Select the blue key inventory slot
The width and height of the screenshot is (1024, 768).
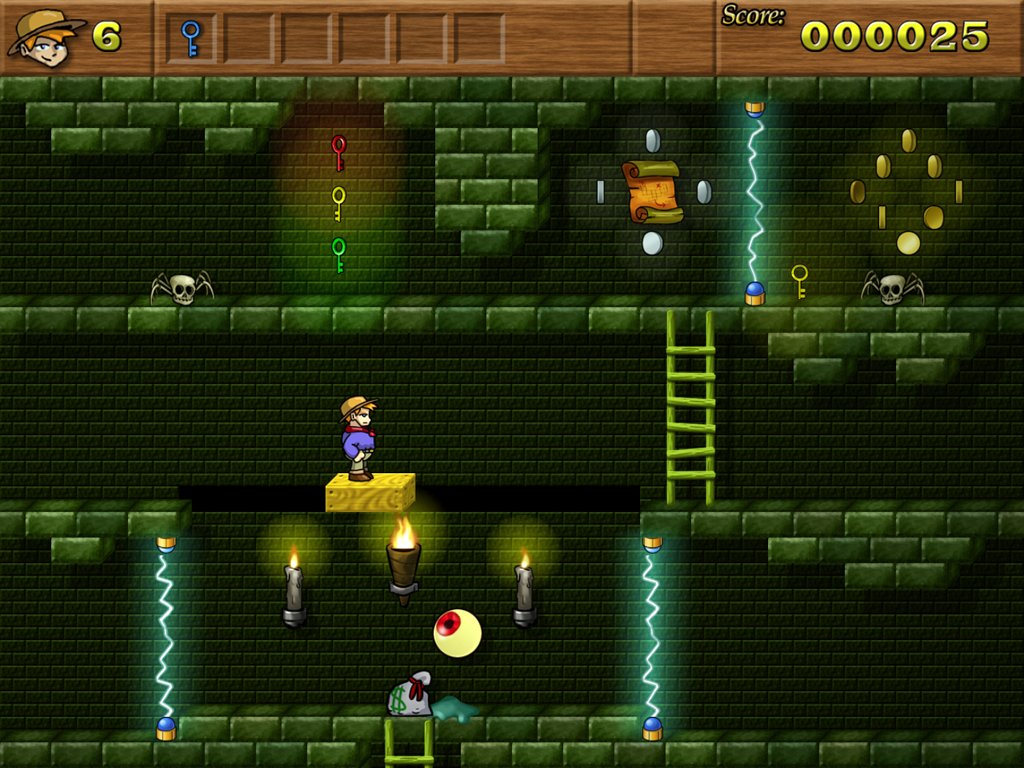coord(191,38)
